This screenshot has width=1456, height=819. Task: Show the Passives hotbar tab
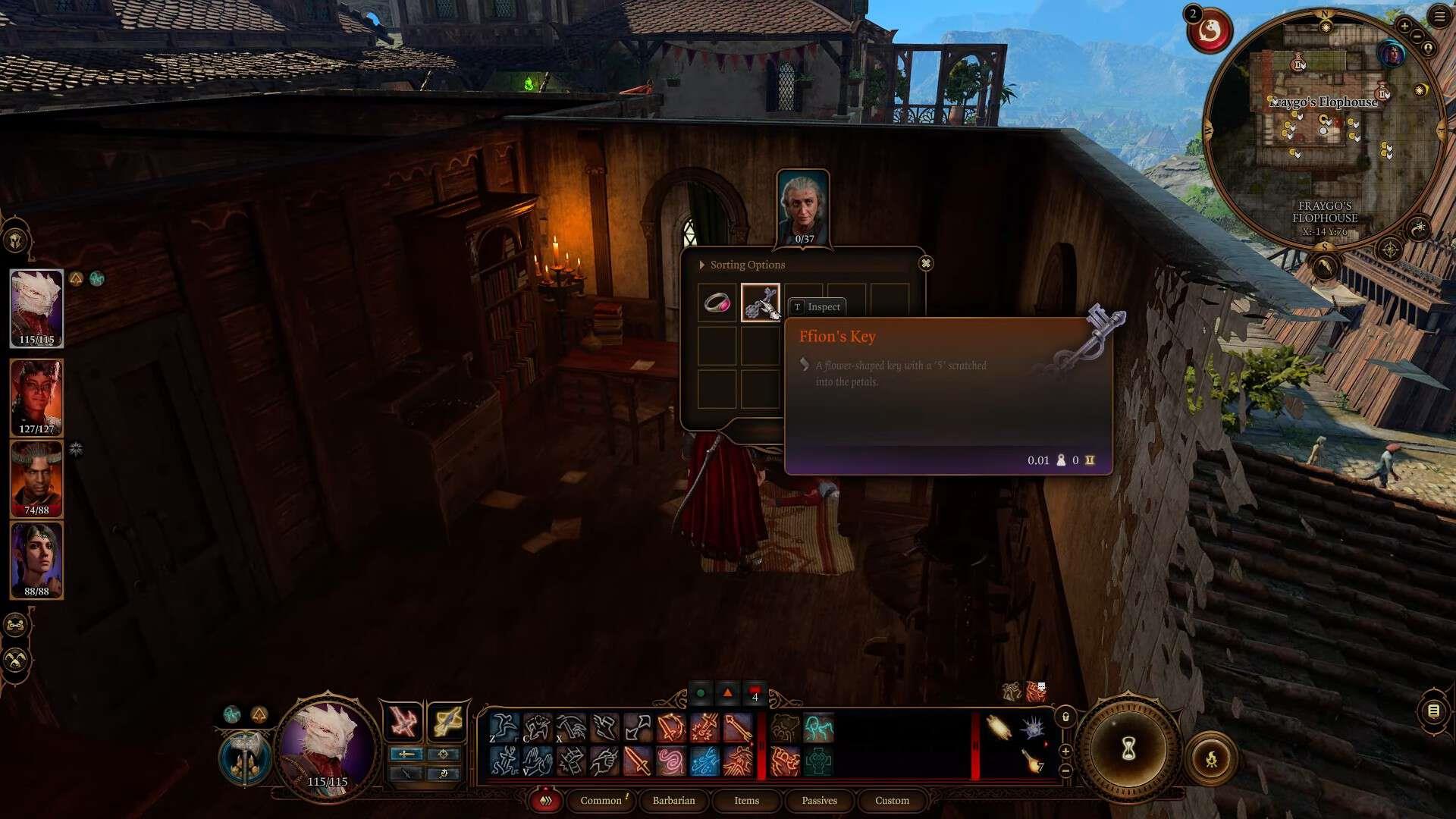819,800
